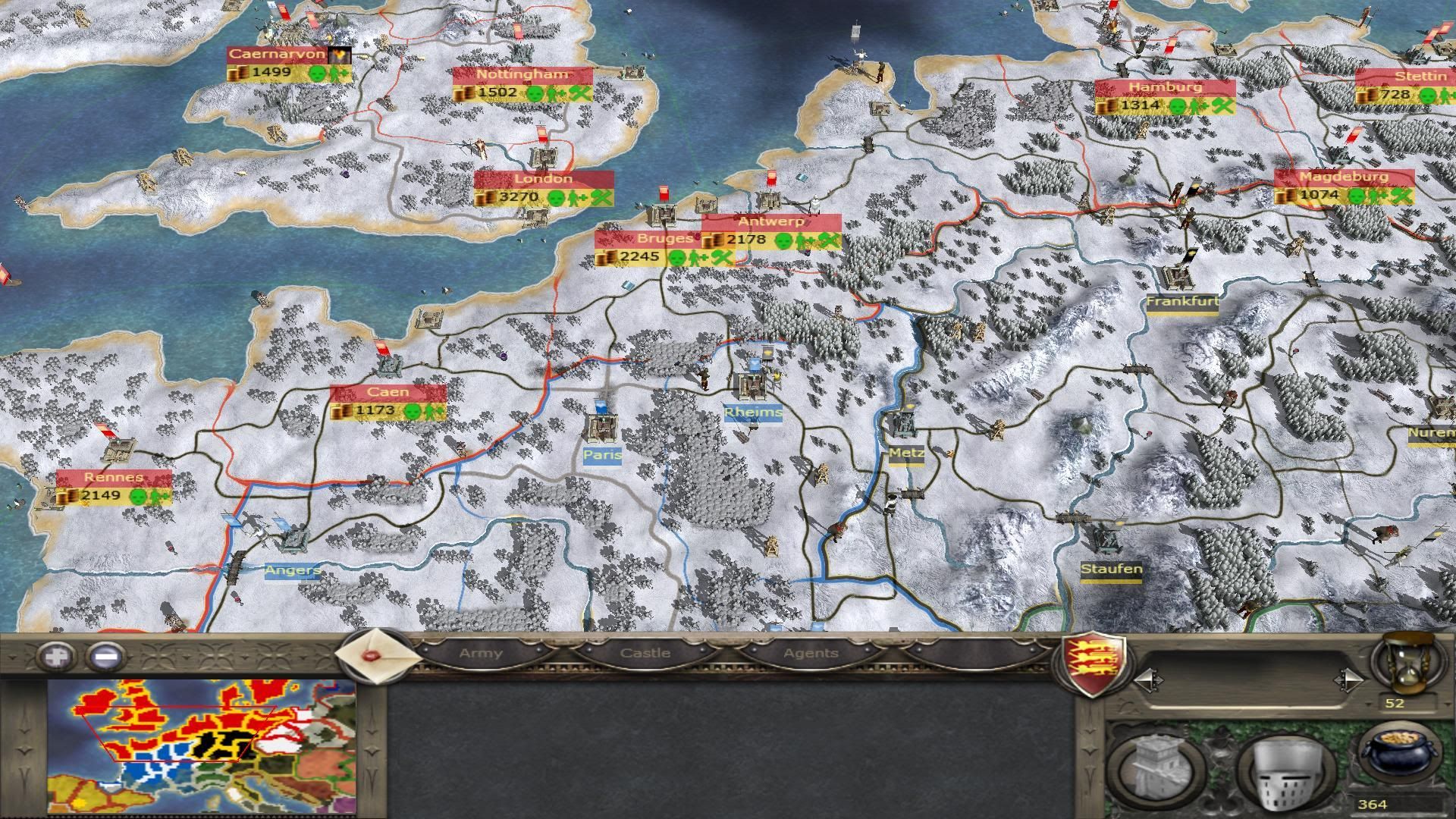The image size is (1456, 819).
Task: Select the Hamburg settlement label
Action: 1164,87
